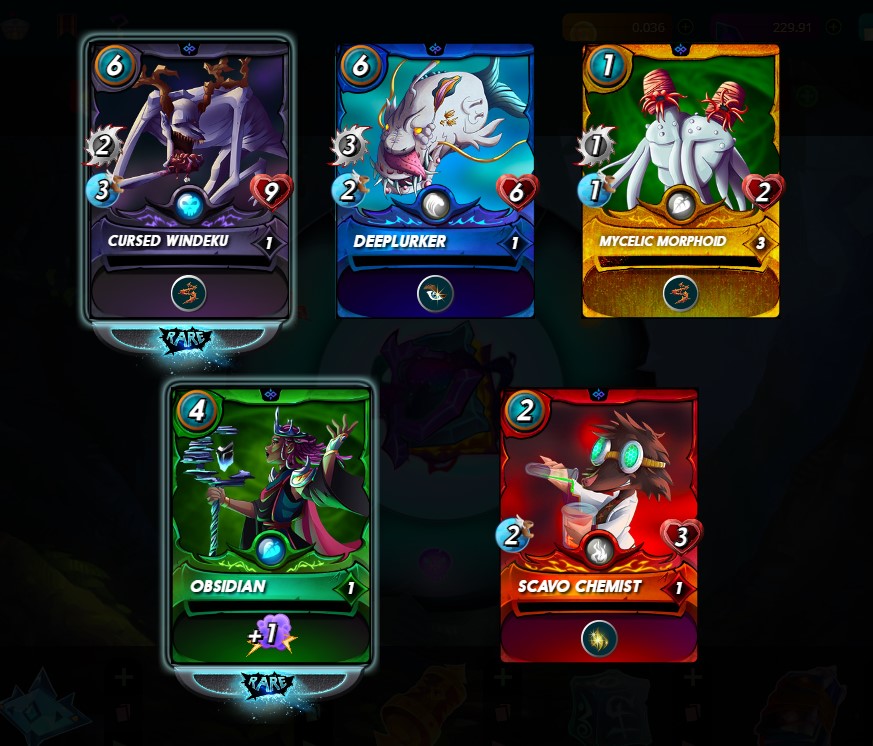Click Scavo Chemist's Cleanse ability icon
873x746 pixels.
coord(598,637)
